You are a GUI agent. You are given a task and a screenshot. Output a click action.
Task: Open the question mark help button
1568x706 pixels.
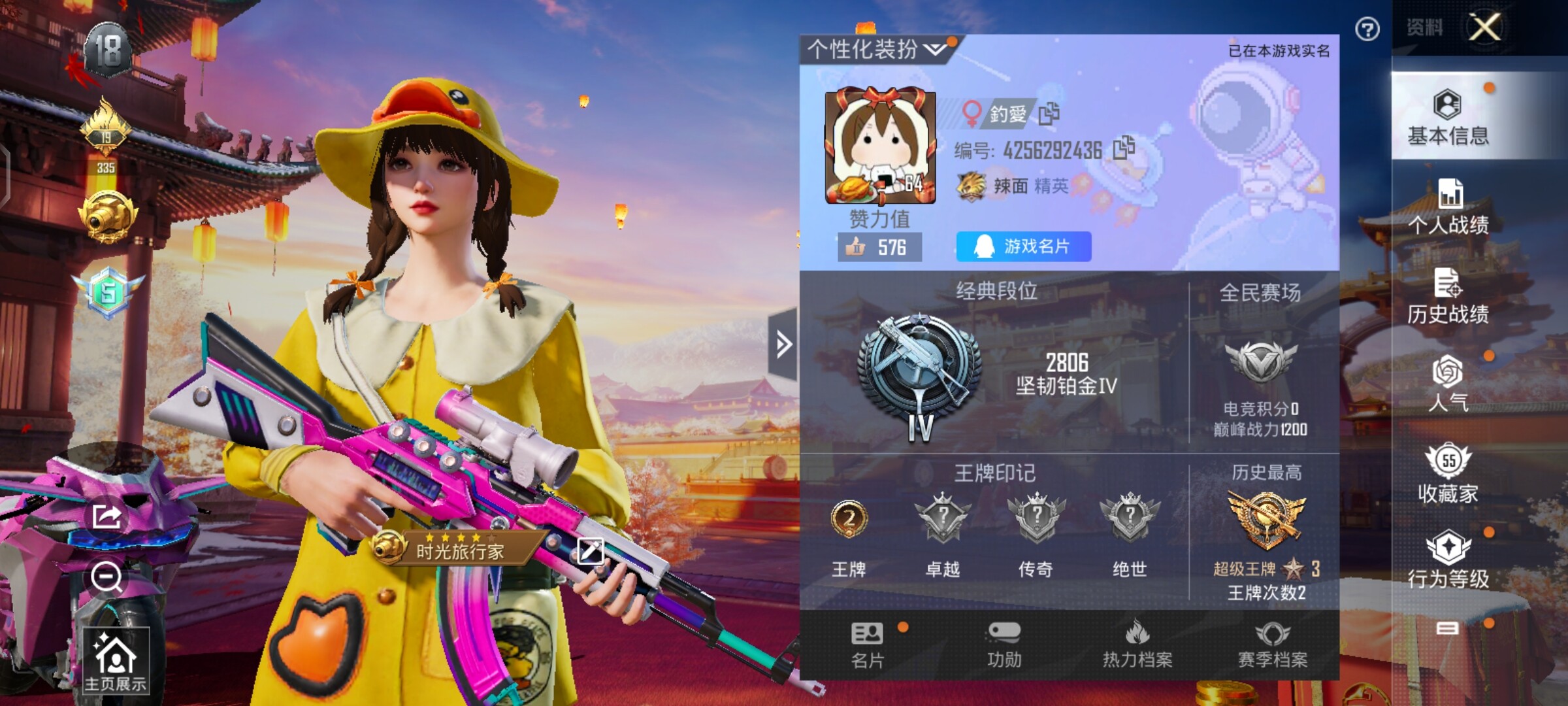pos(1367,29)
